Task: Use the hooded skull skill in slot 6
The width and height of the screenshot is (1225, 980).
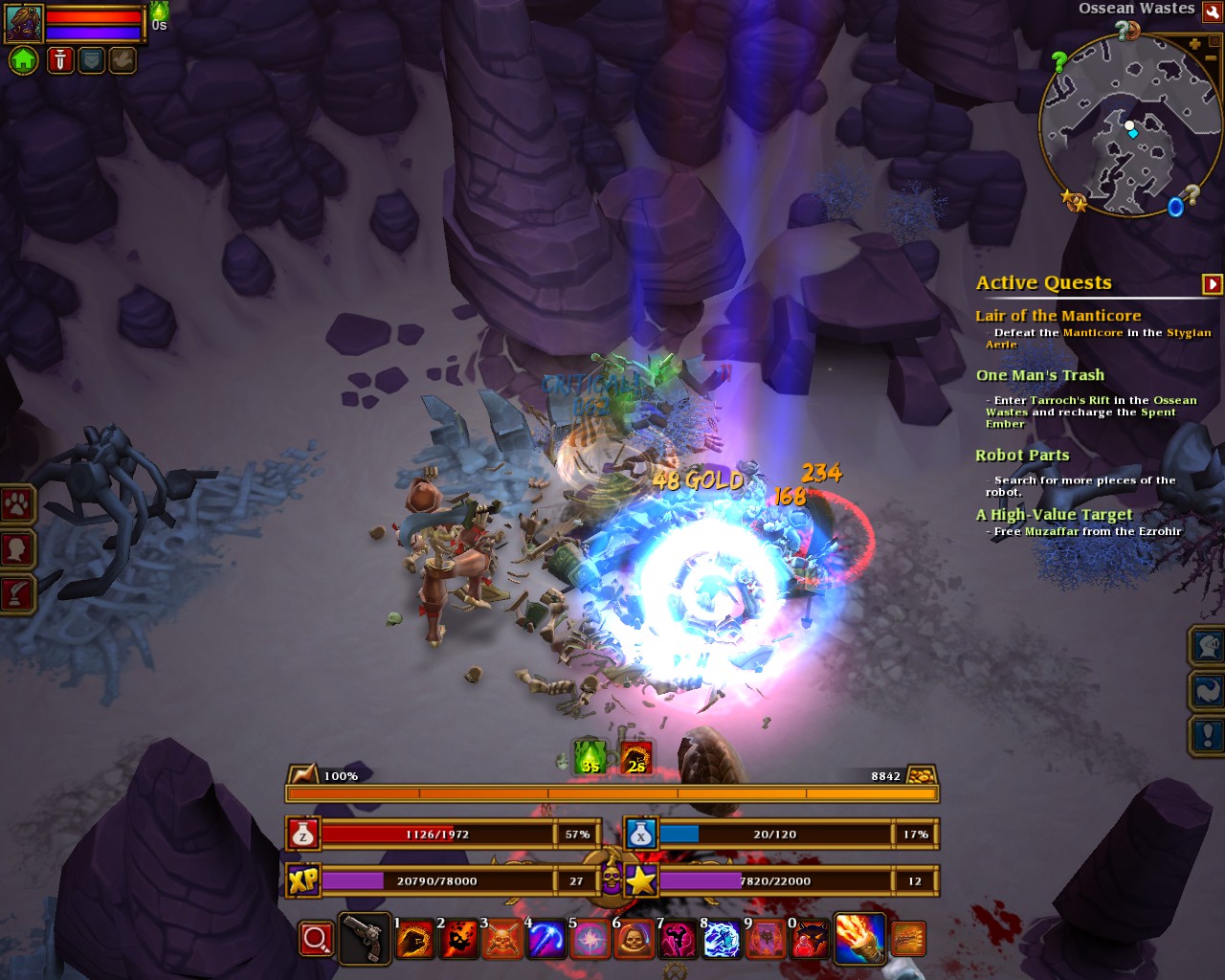Action: click(x=633, y=940)
